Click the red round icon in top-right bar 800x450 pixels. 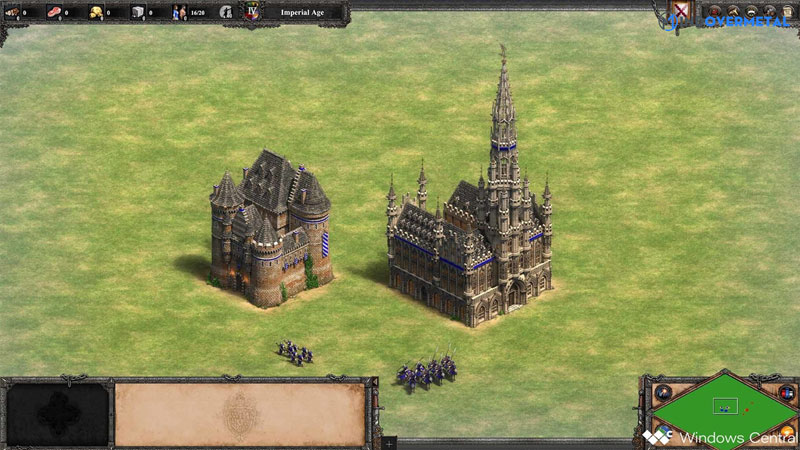(x=716, y=9)
